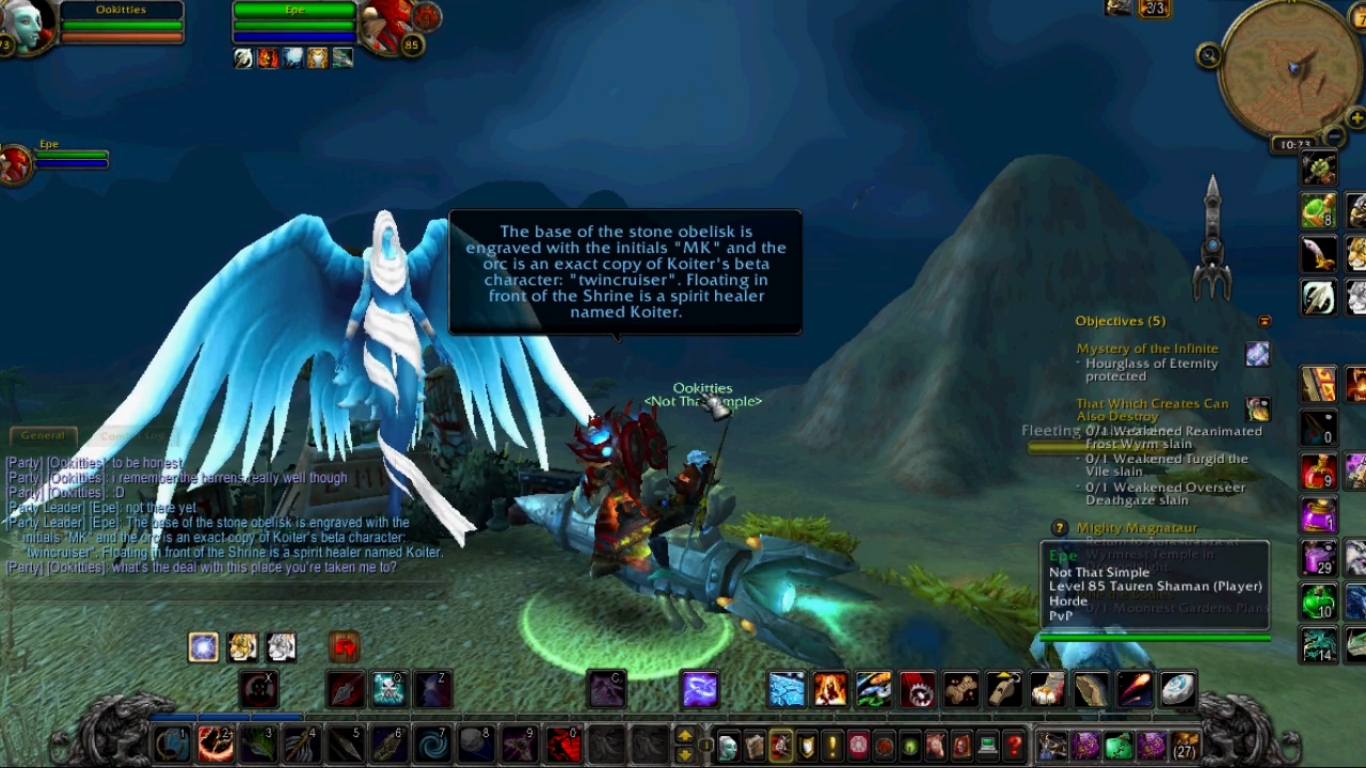Use the red potion with 9 charges
This screenshot has height=768, width=1366.
point(1318,470)
